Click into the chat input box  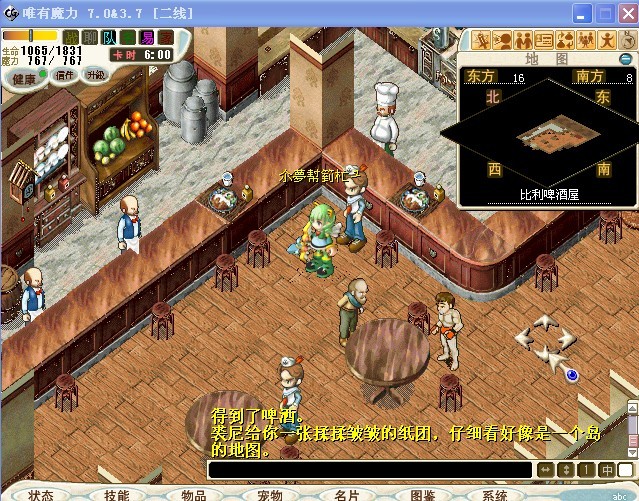(x=370, y=469)
